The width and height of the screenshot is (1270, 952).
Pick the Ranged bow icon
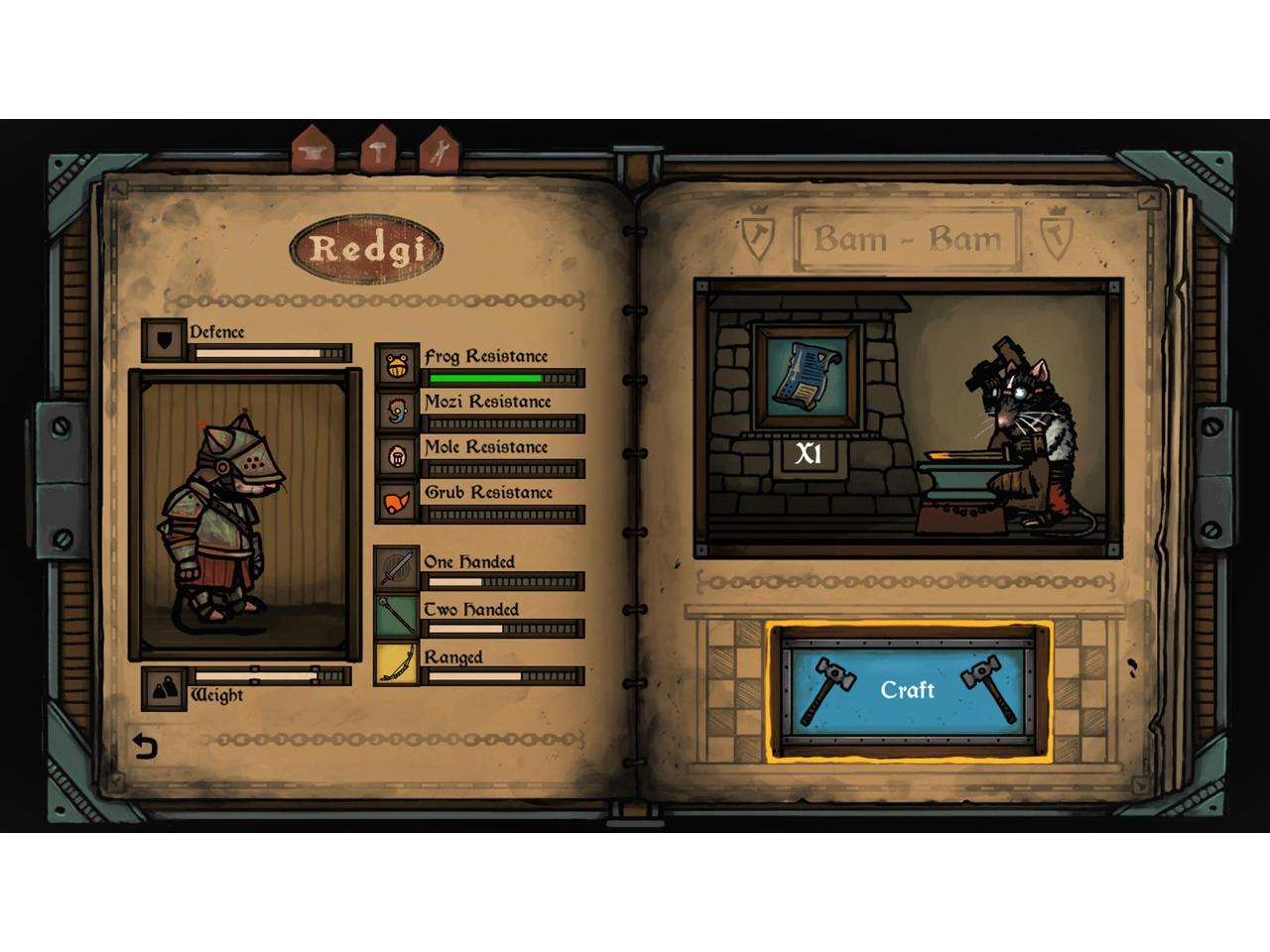[396, 663]
